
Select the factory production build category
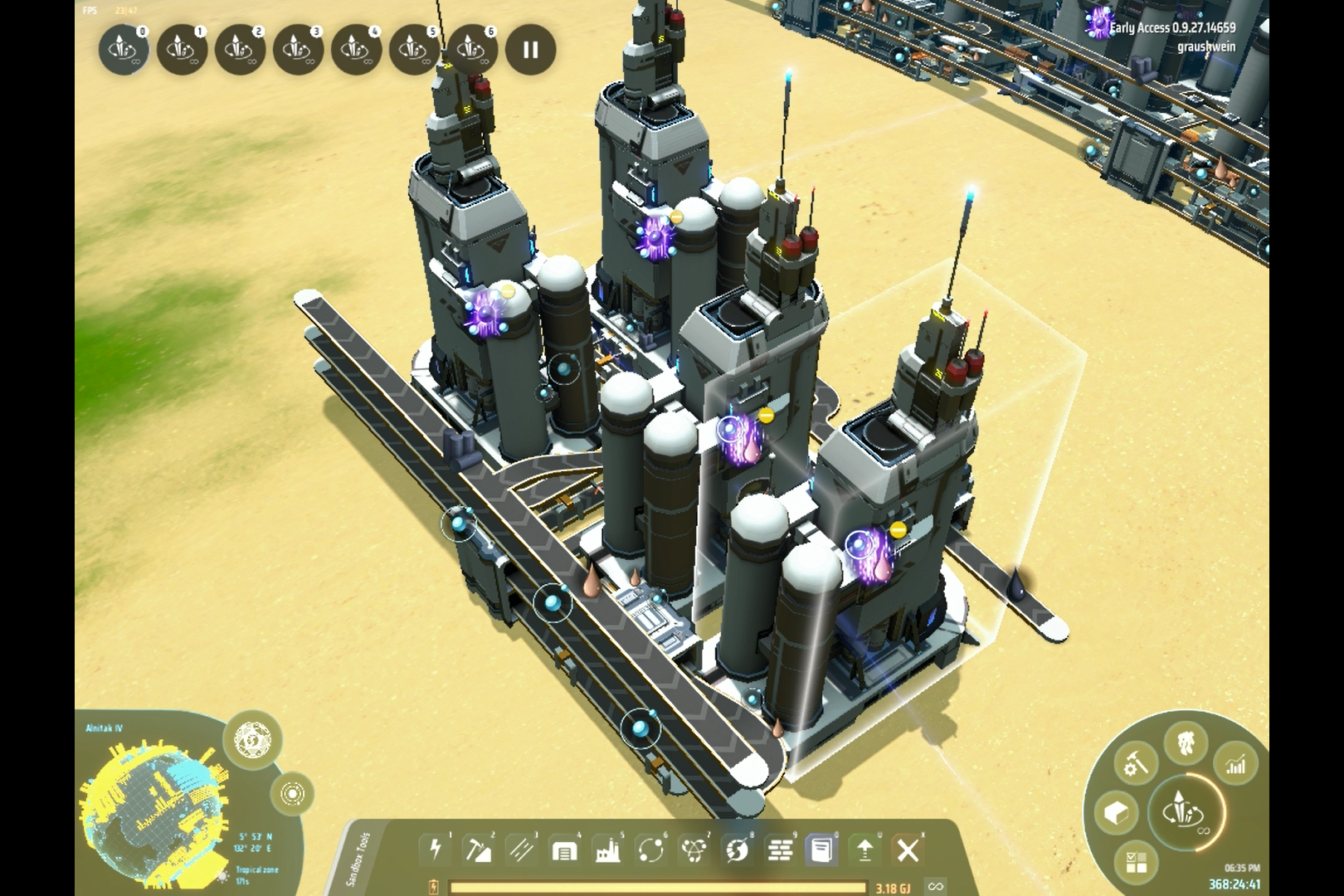(607, 850)
